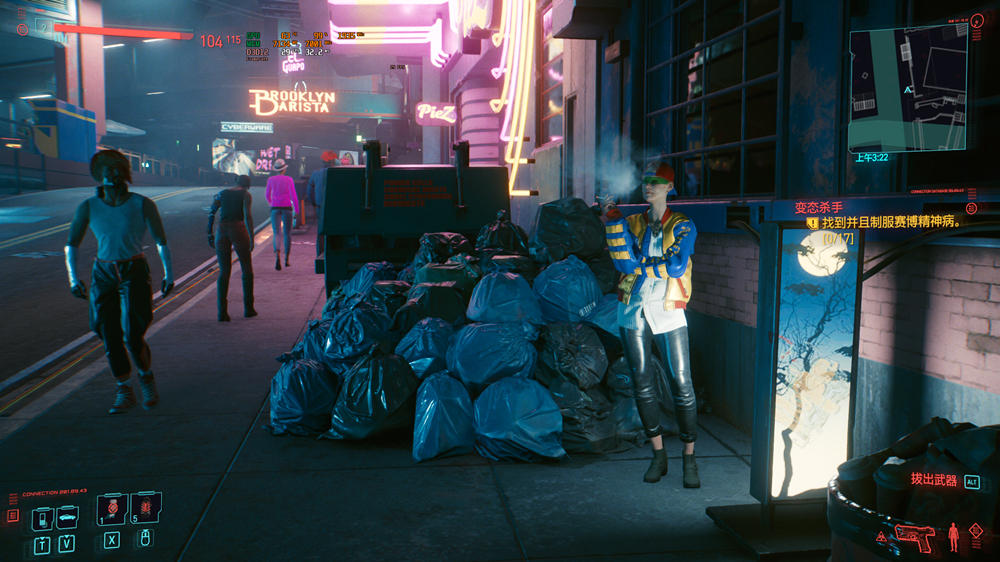Viewport: 1000px width, 562px height.
Task: Select the red body silhouette icon
Action: tap(953, 535)
